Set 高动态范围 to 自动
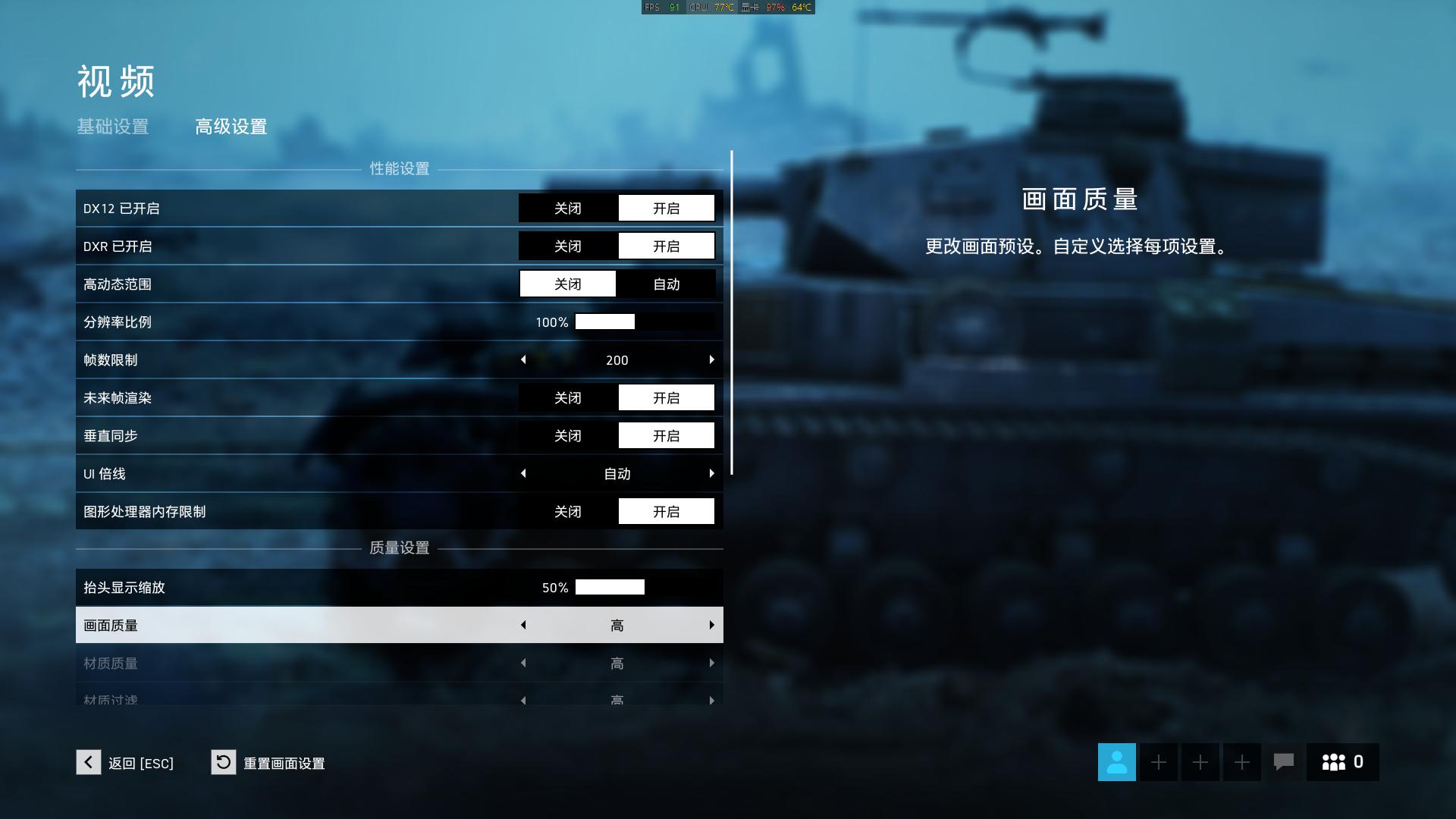This screenshot has width=1456, height=819. pos(666,284)
